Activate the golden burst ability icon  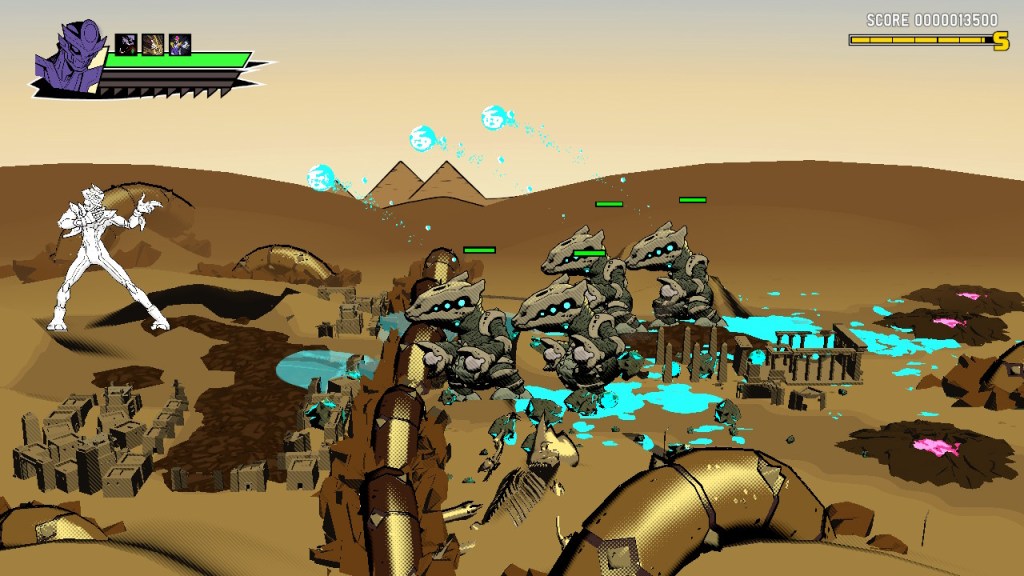click(153, 44)
